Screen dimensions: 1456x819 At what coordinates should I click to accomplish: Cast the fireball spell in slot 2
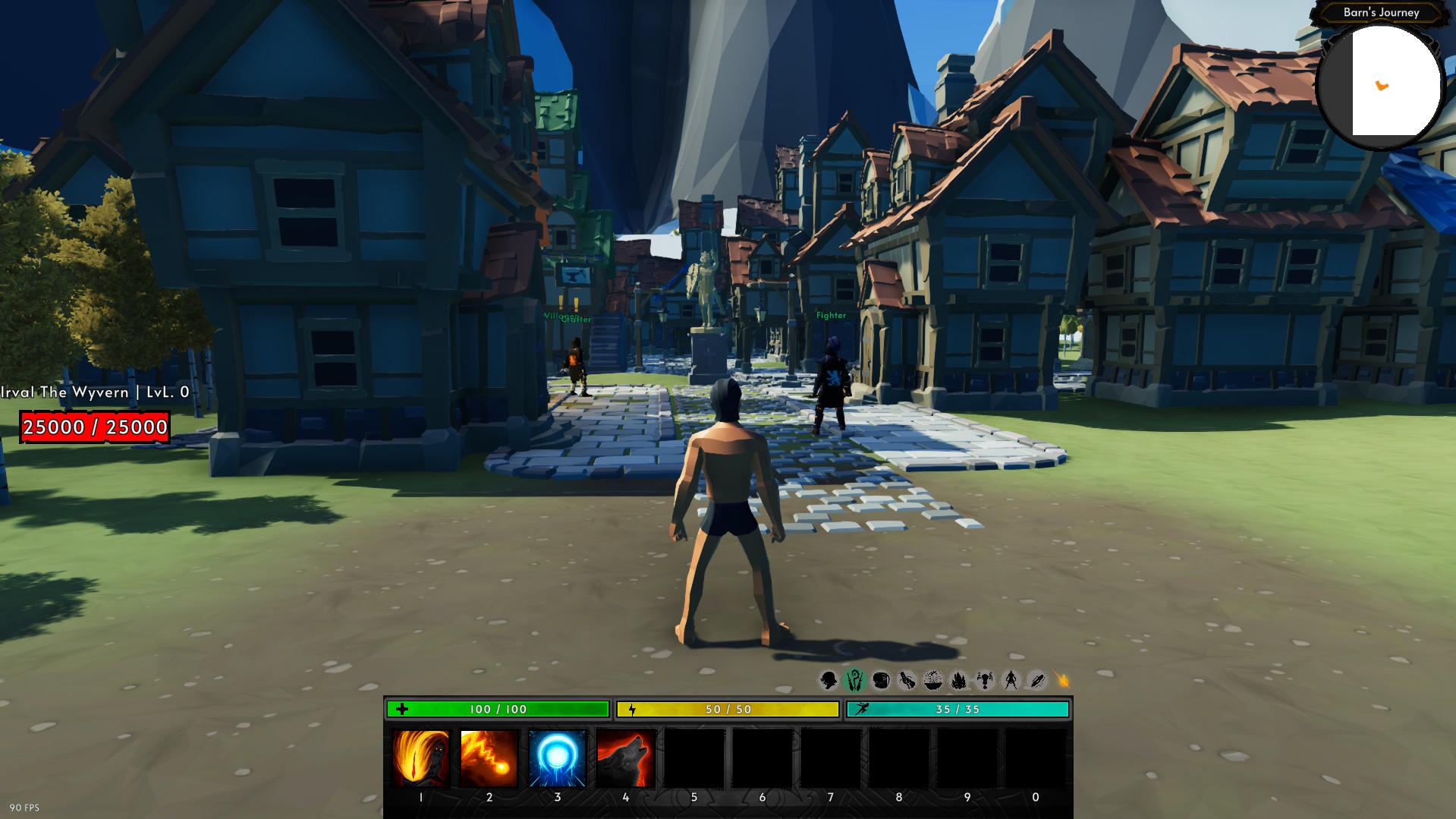point(489,758)
